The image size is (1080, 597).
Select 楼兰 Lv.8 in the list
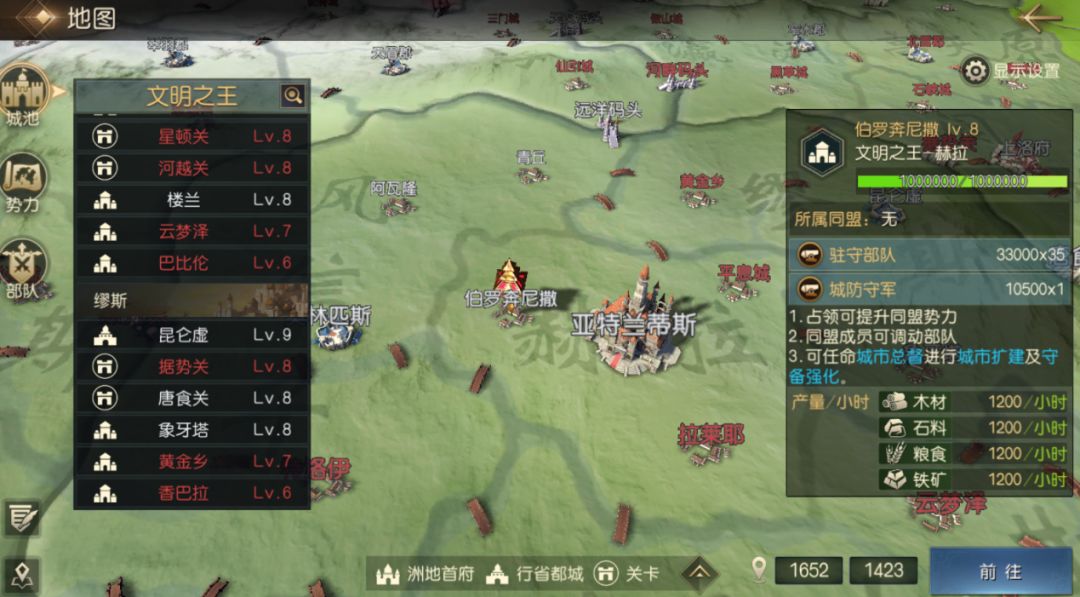coord(192,199)
